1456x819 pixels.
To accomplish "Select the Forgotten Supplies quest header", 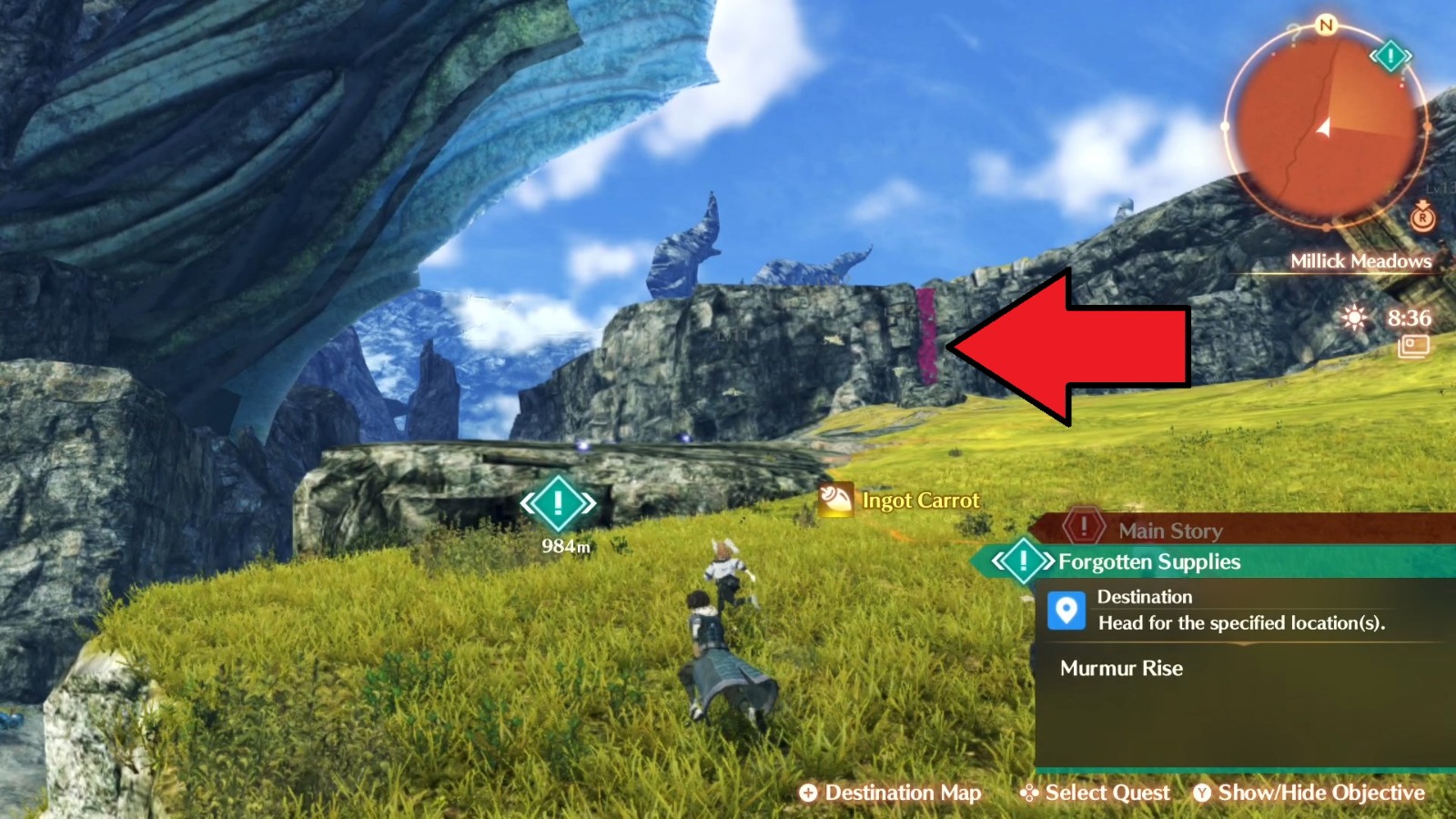I will pos(1148,561).
